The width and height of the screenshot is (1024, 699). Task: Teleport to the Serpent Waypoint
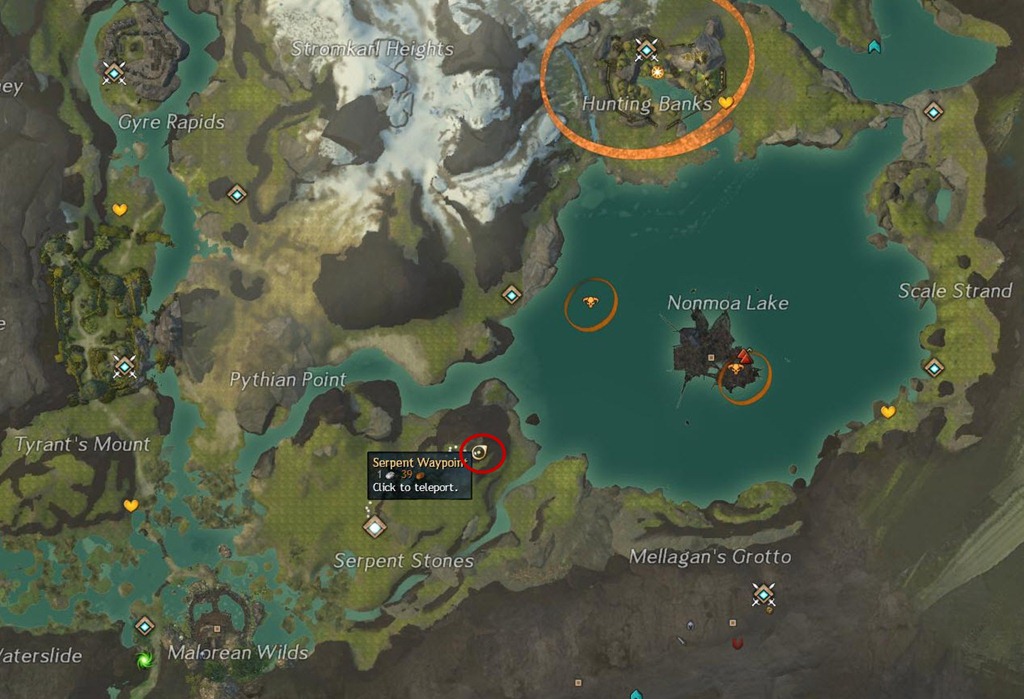(x=479, y=453)
